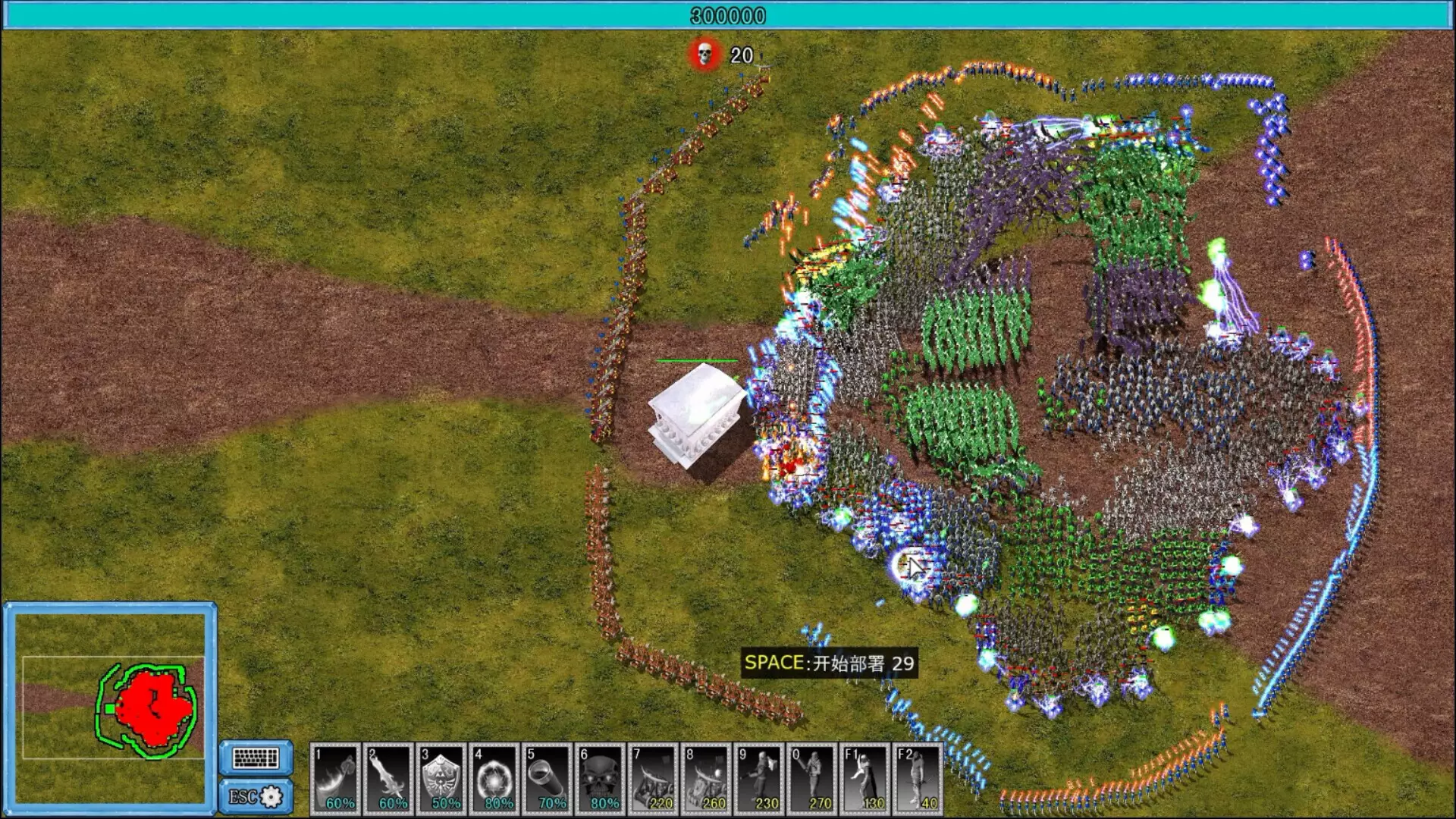The width and height of the screenshot is (1456, 819).
Task: Choose the F2 unit costing 40
Action: [918, 778]
